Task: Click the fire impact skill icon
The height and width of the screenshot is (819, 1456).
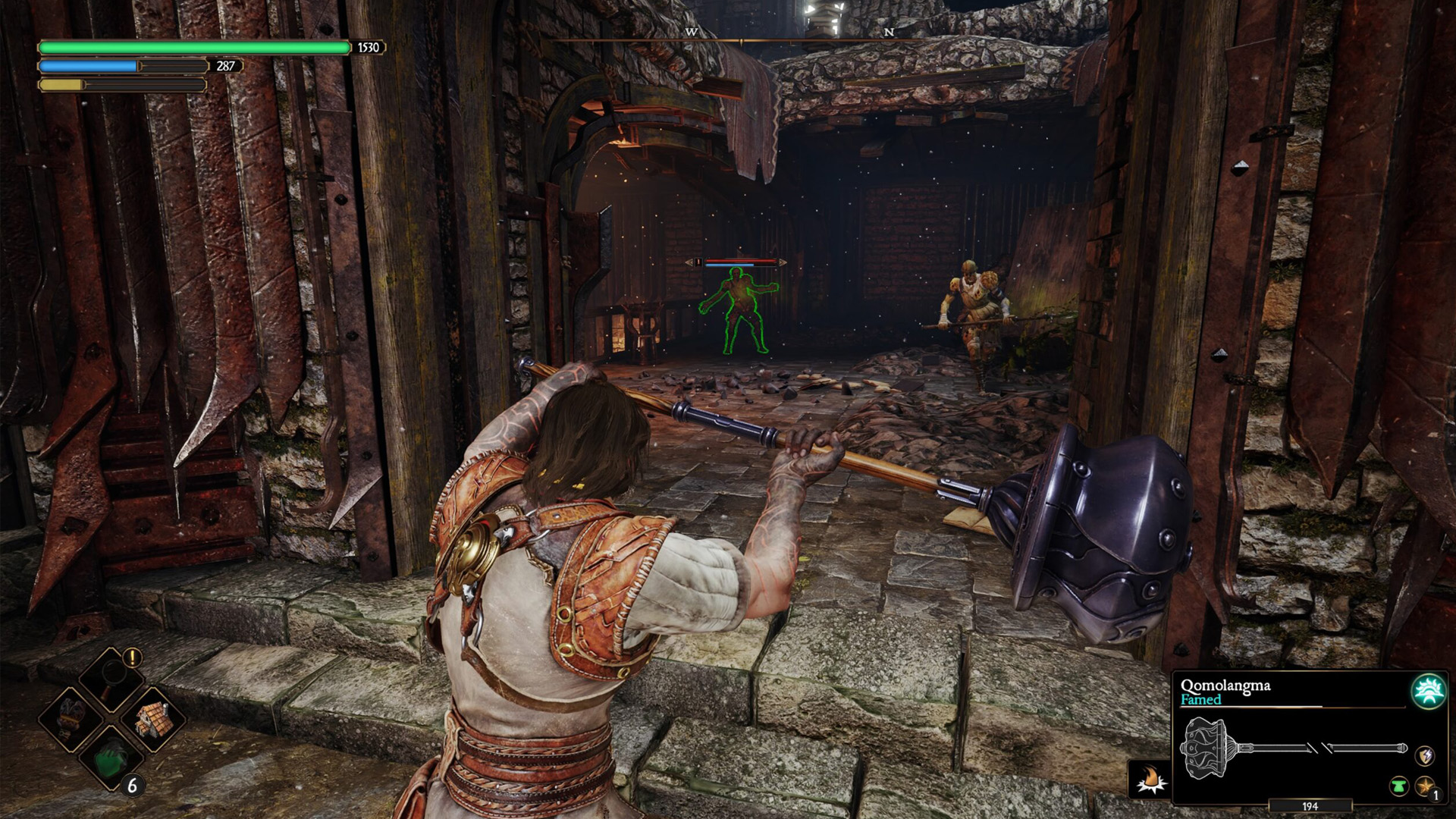Action: point(1148,780)
